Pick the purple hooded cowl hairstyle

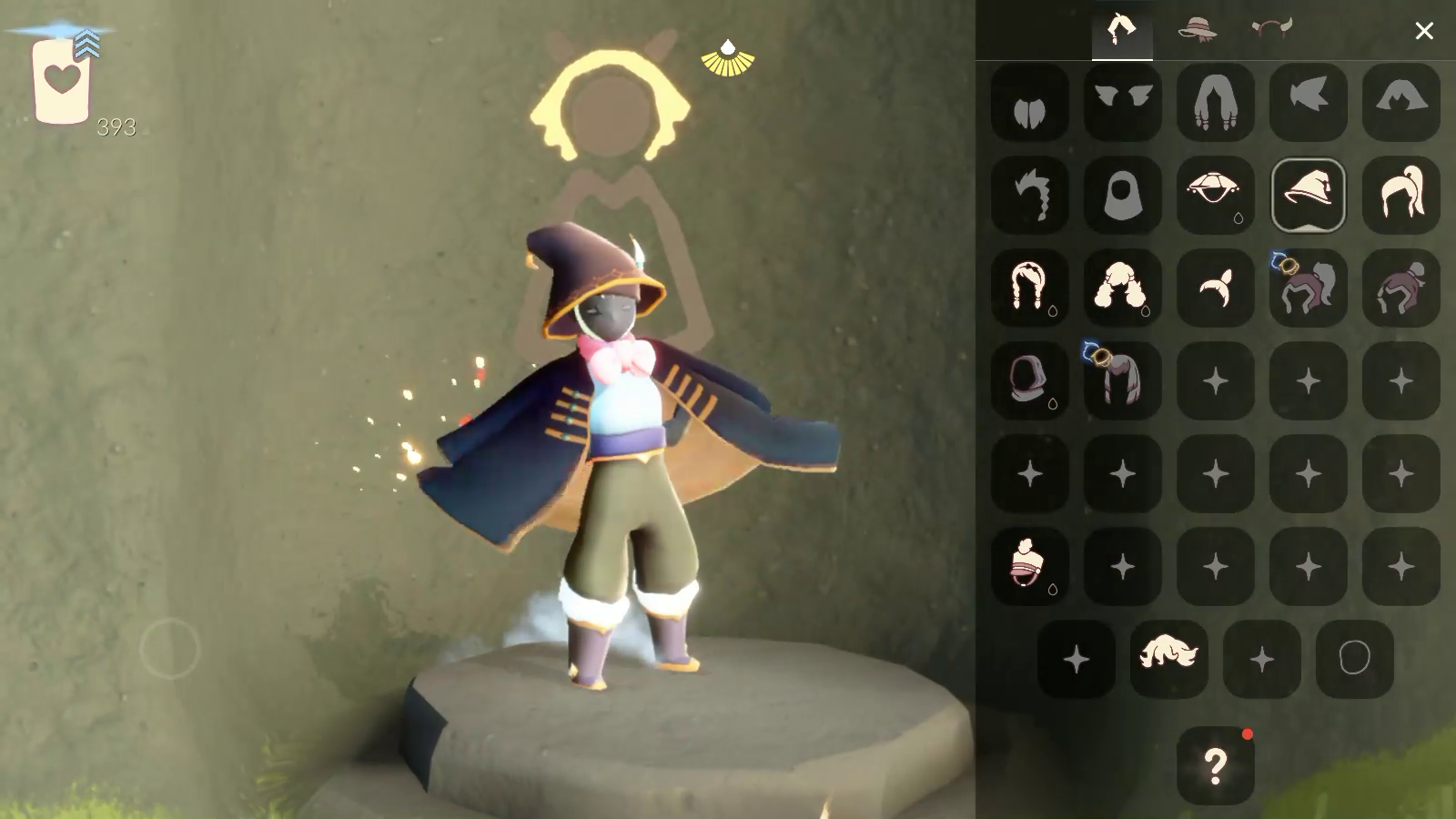point(1029,380)
